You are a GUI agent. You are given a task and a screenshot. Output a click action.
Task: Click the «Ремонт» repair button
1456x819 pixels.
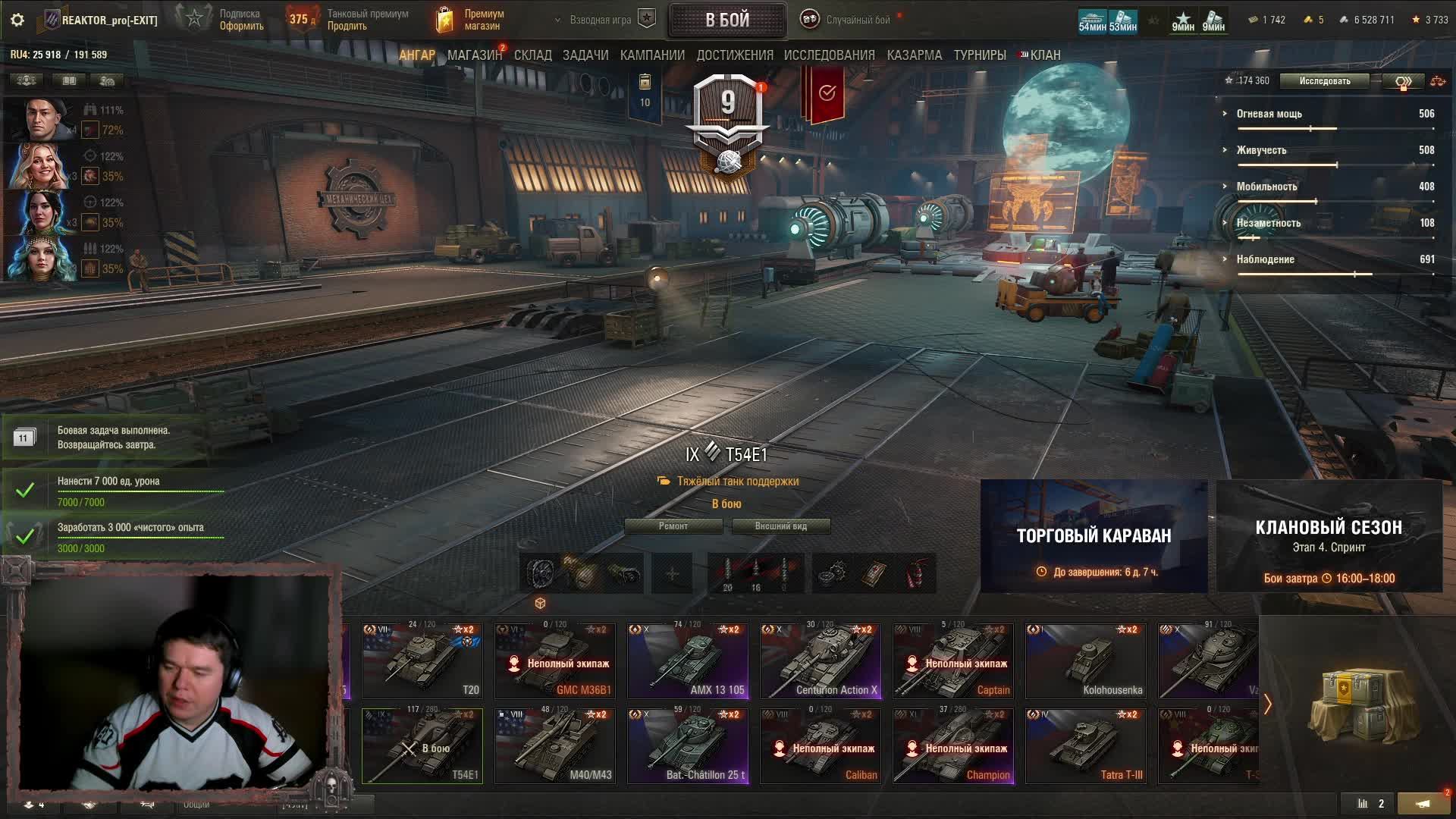pyautogui.click(x=673, y=526)
